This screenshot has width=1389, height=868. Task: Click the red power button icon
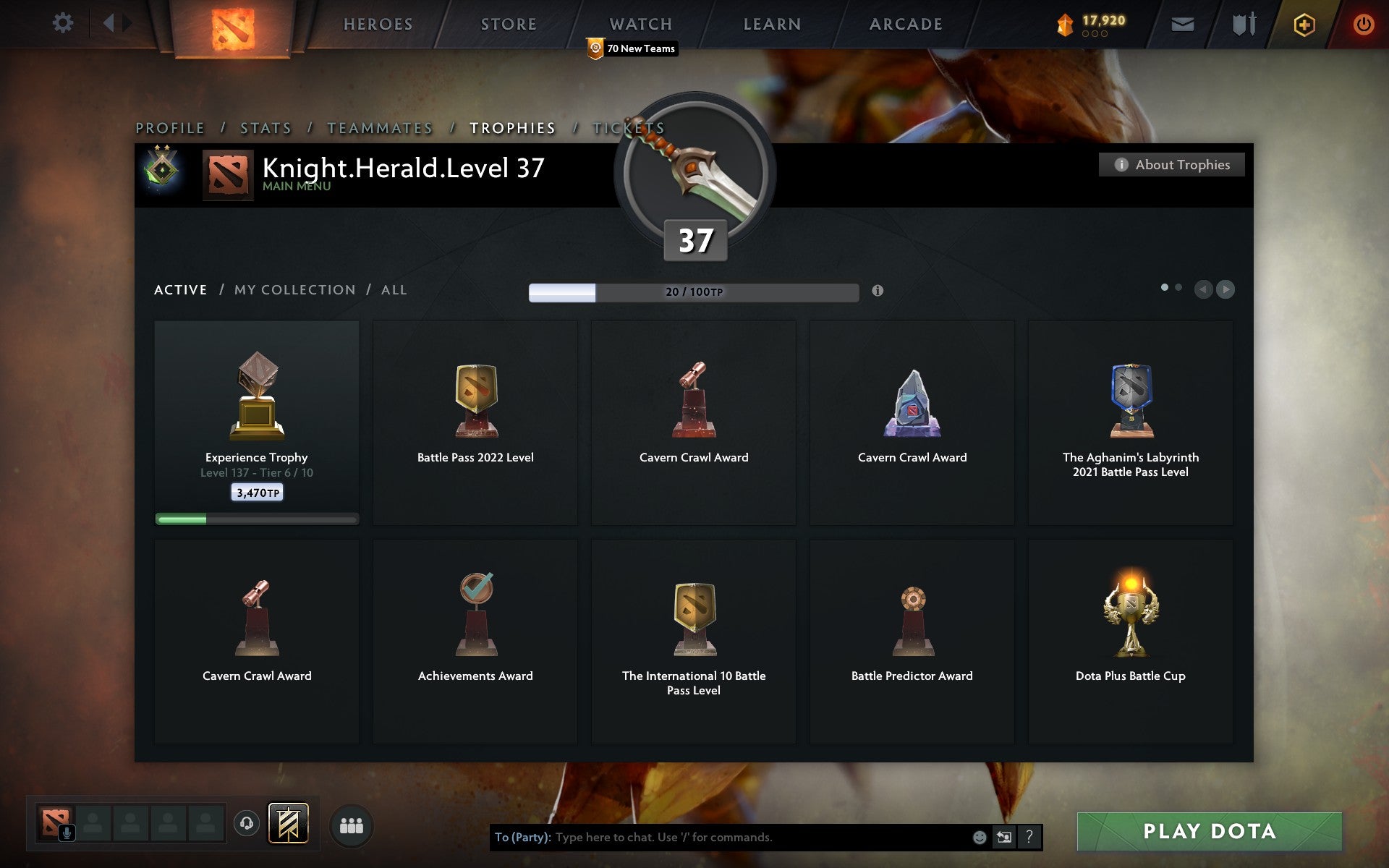point(1363,24)
